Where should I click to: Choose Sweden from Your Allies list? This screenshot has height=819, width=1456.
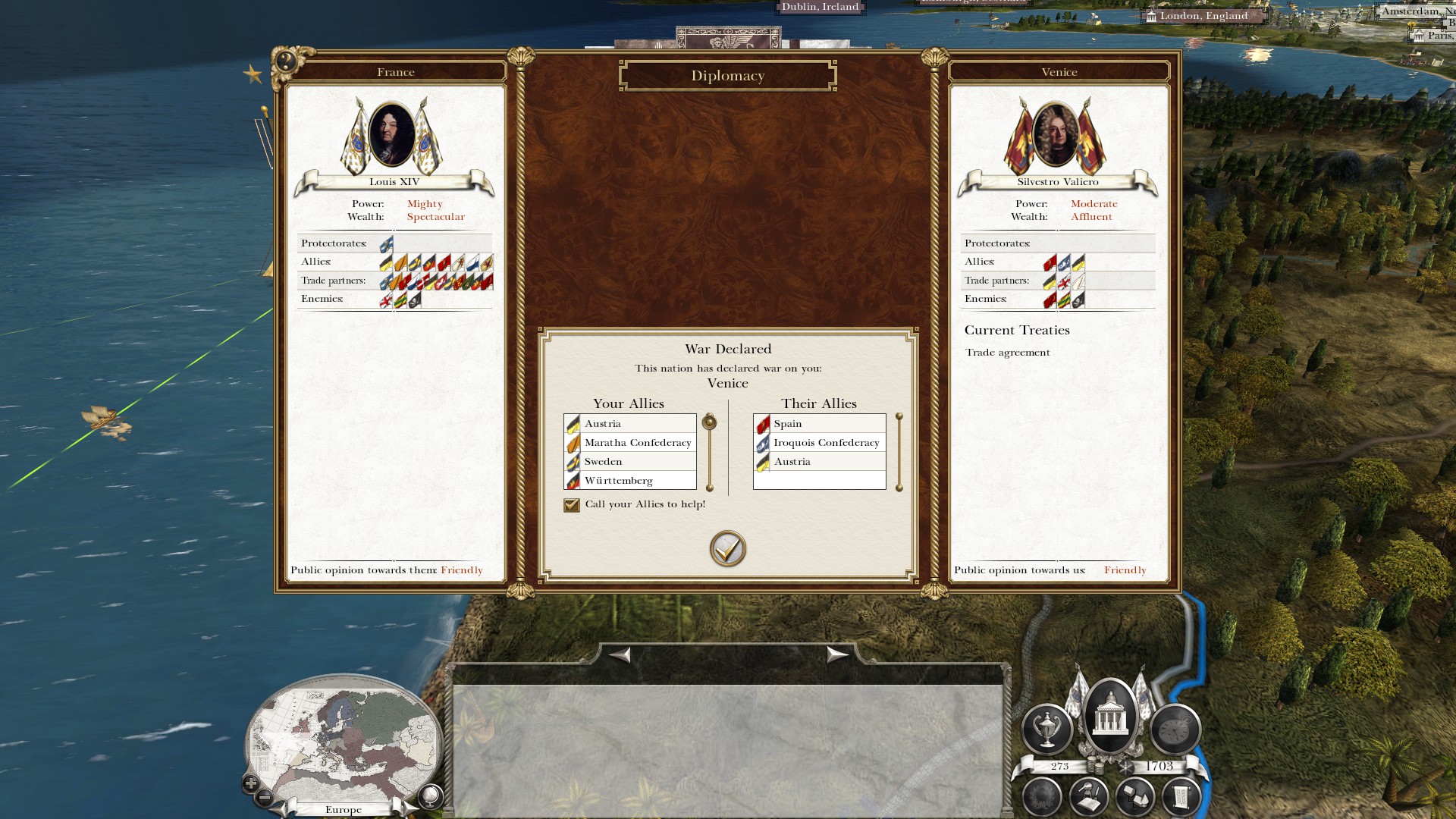point(629,462)
